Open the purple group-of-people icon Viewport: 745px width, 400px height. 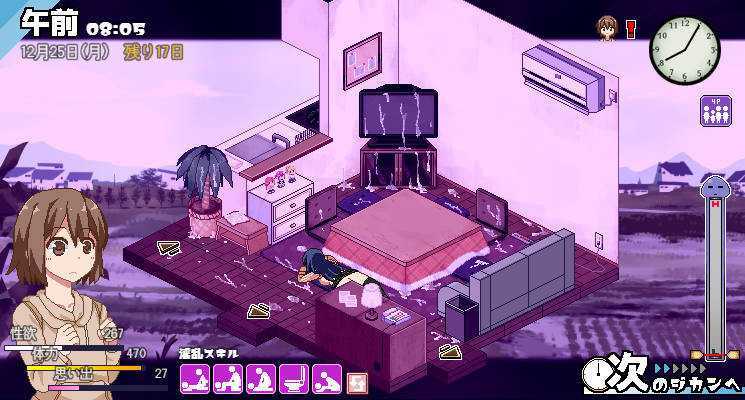[715, 111]
